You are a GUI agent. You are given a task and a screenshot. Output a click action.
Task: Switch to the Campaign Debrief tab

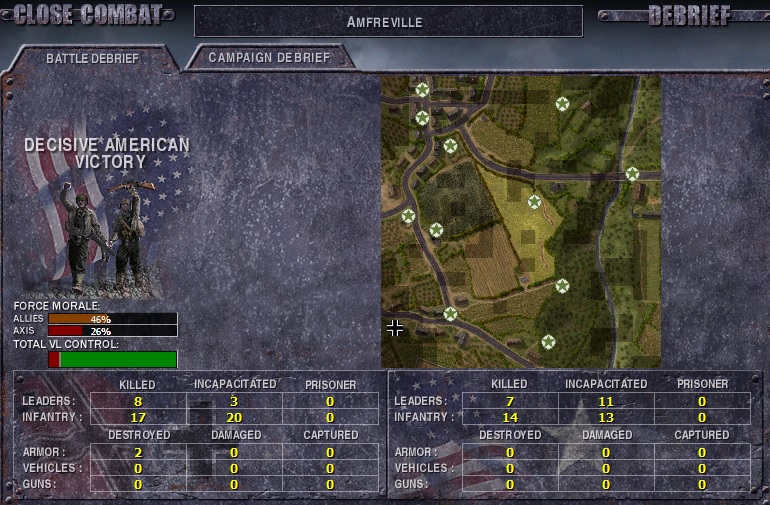pos(268,57)
